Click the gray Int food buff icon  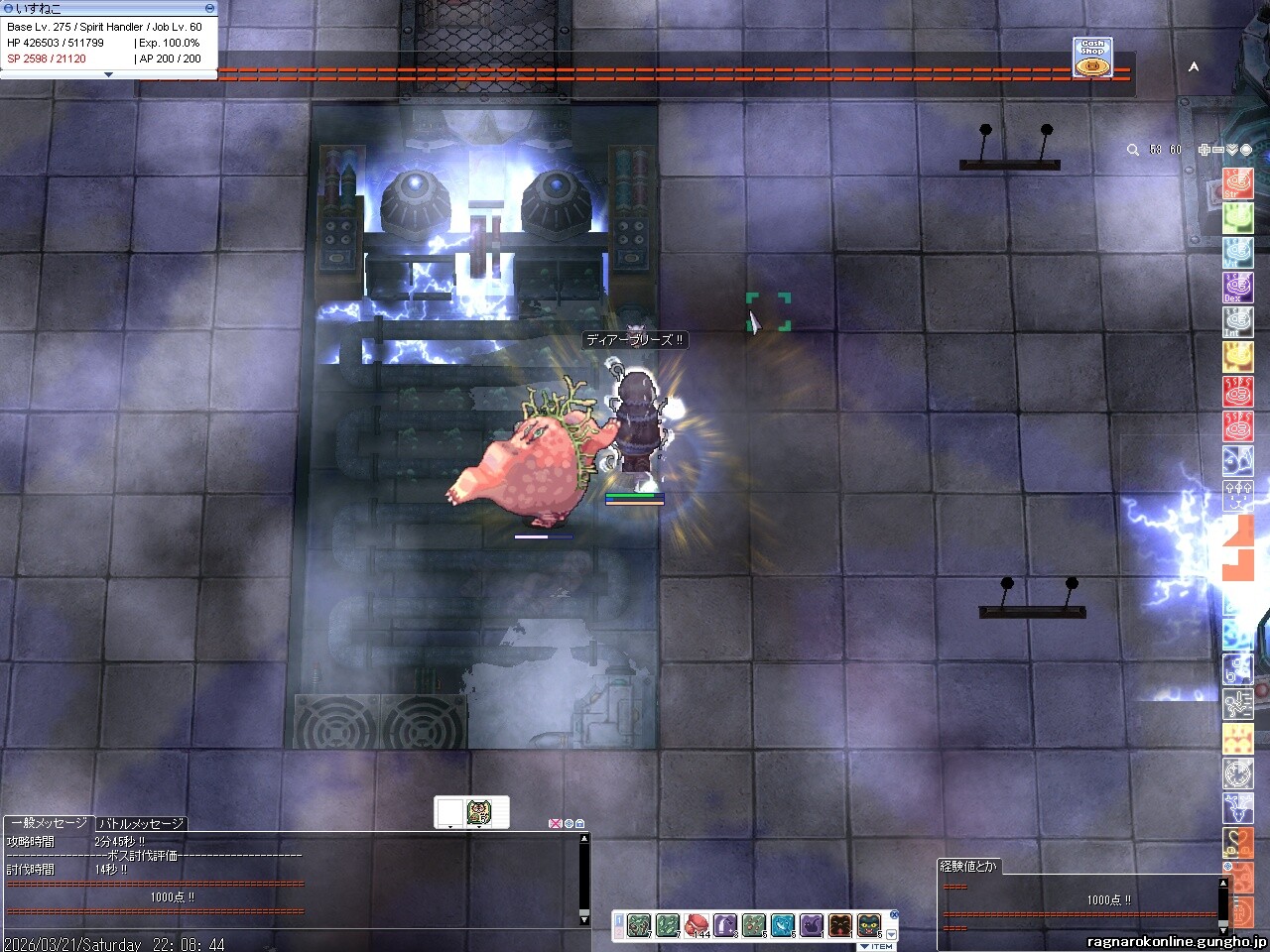[1237, 322]
